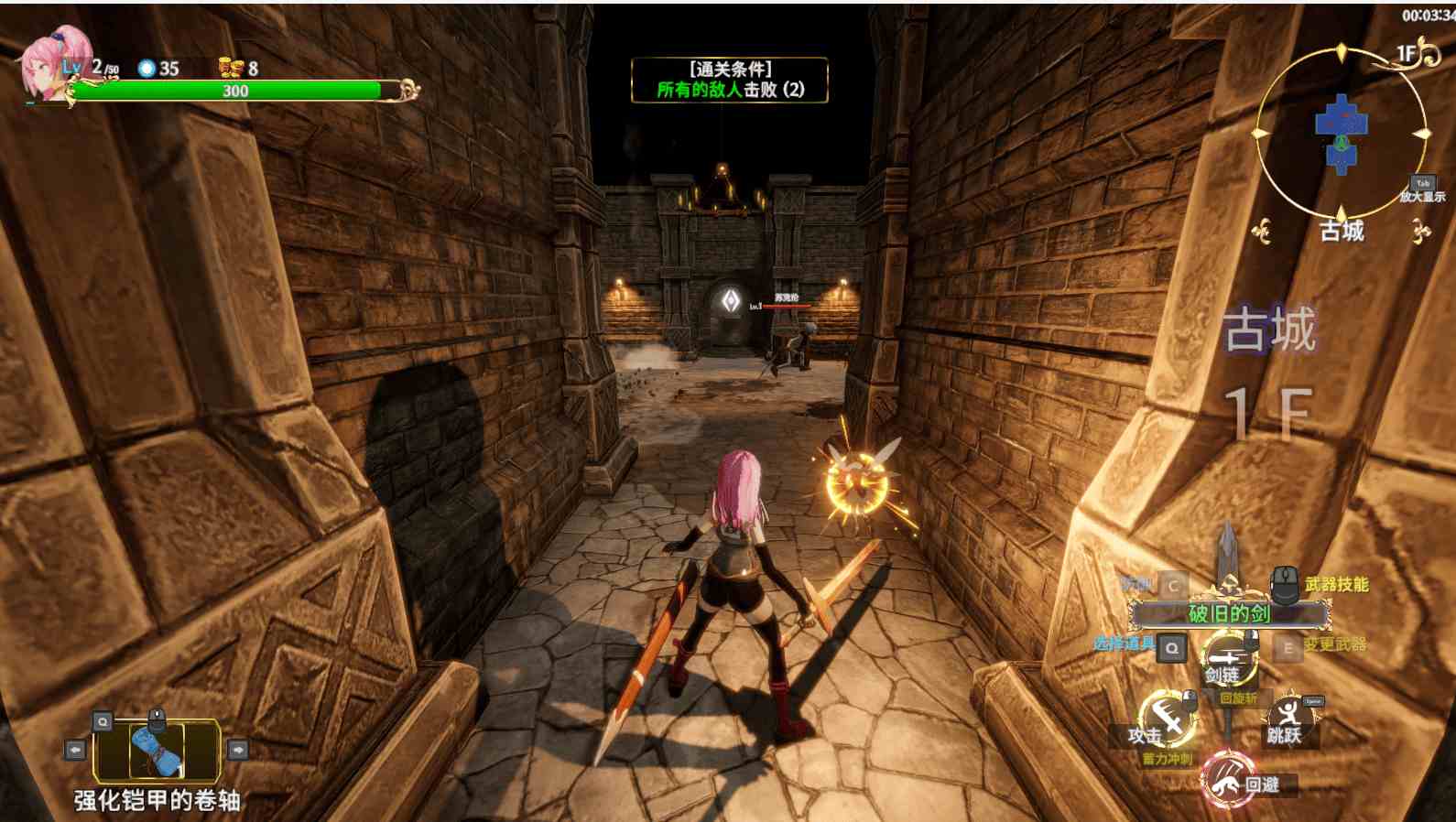Click the 通关条件 clear-condition objective panel

[730, 80]
